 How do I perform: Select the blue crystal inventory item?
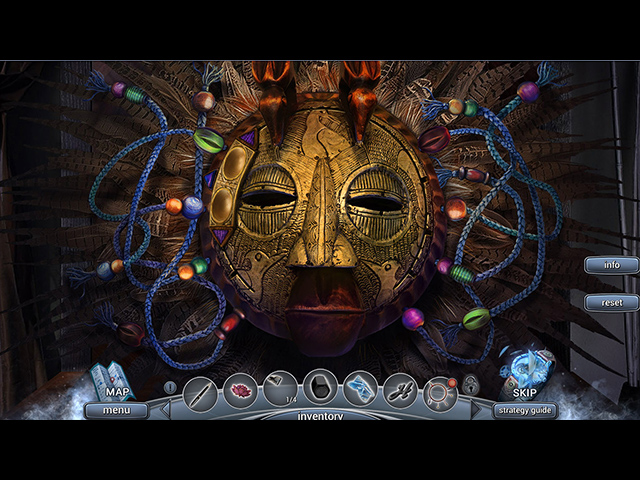coord(360,389)
